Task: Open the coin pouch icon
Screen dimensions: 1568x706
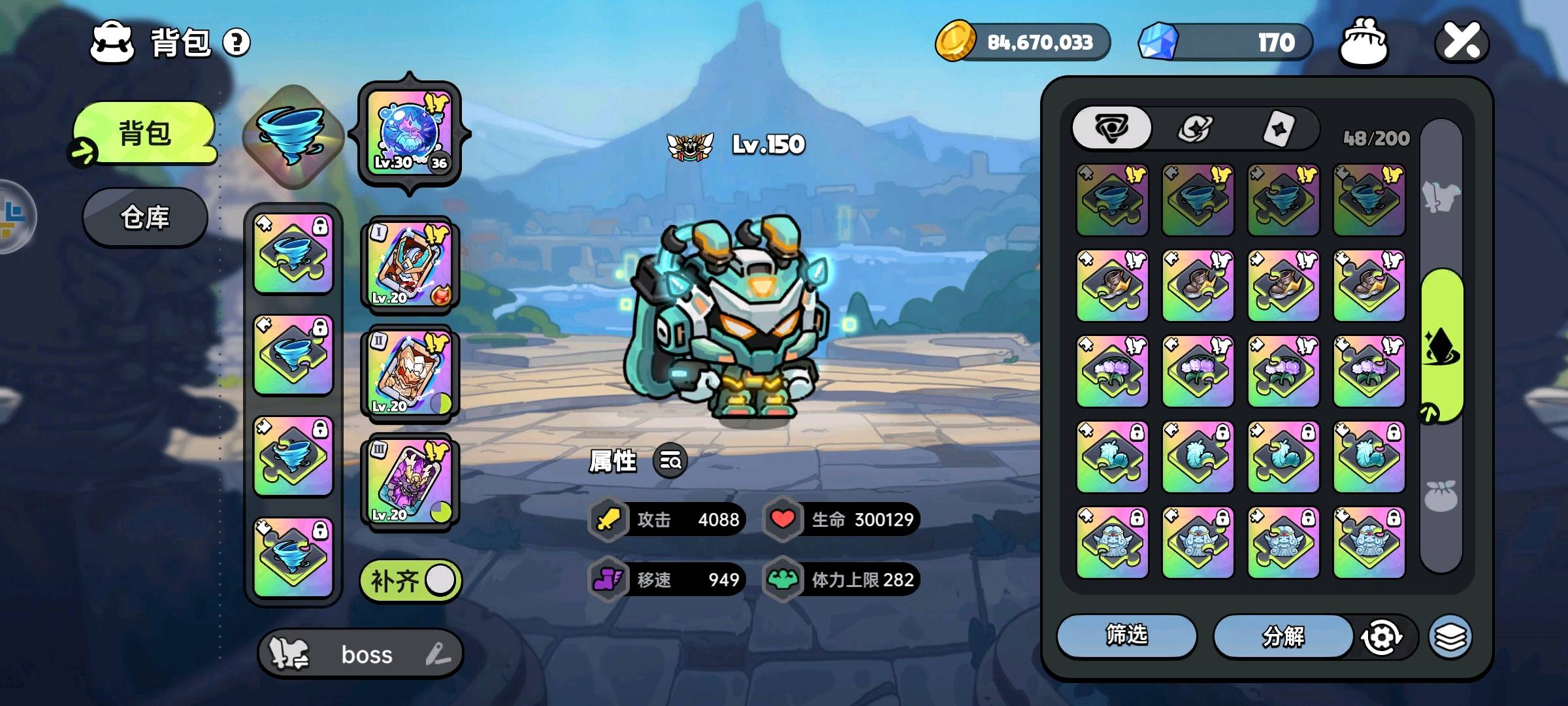Action: click(1364, 42)
